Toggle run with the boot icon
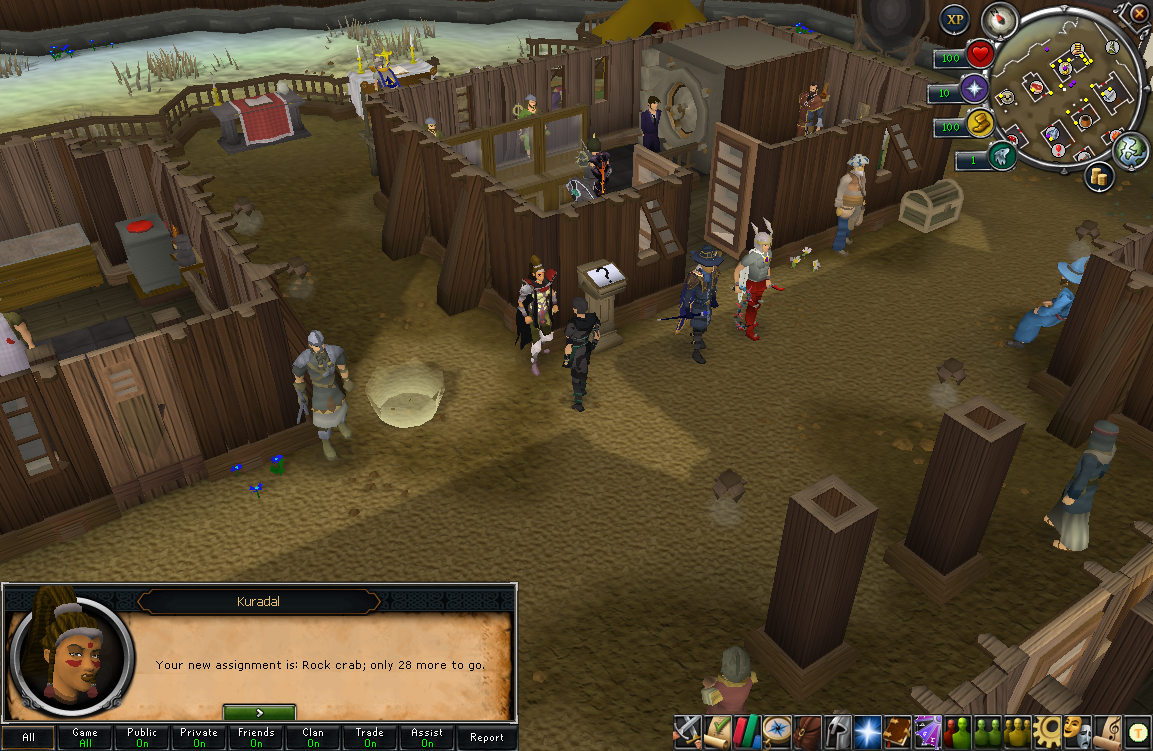The width and height of the screenshot is (1153, 751). (x=979, y=123)
